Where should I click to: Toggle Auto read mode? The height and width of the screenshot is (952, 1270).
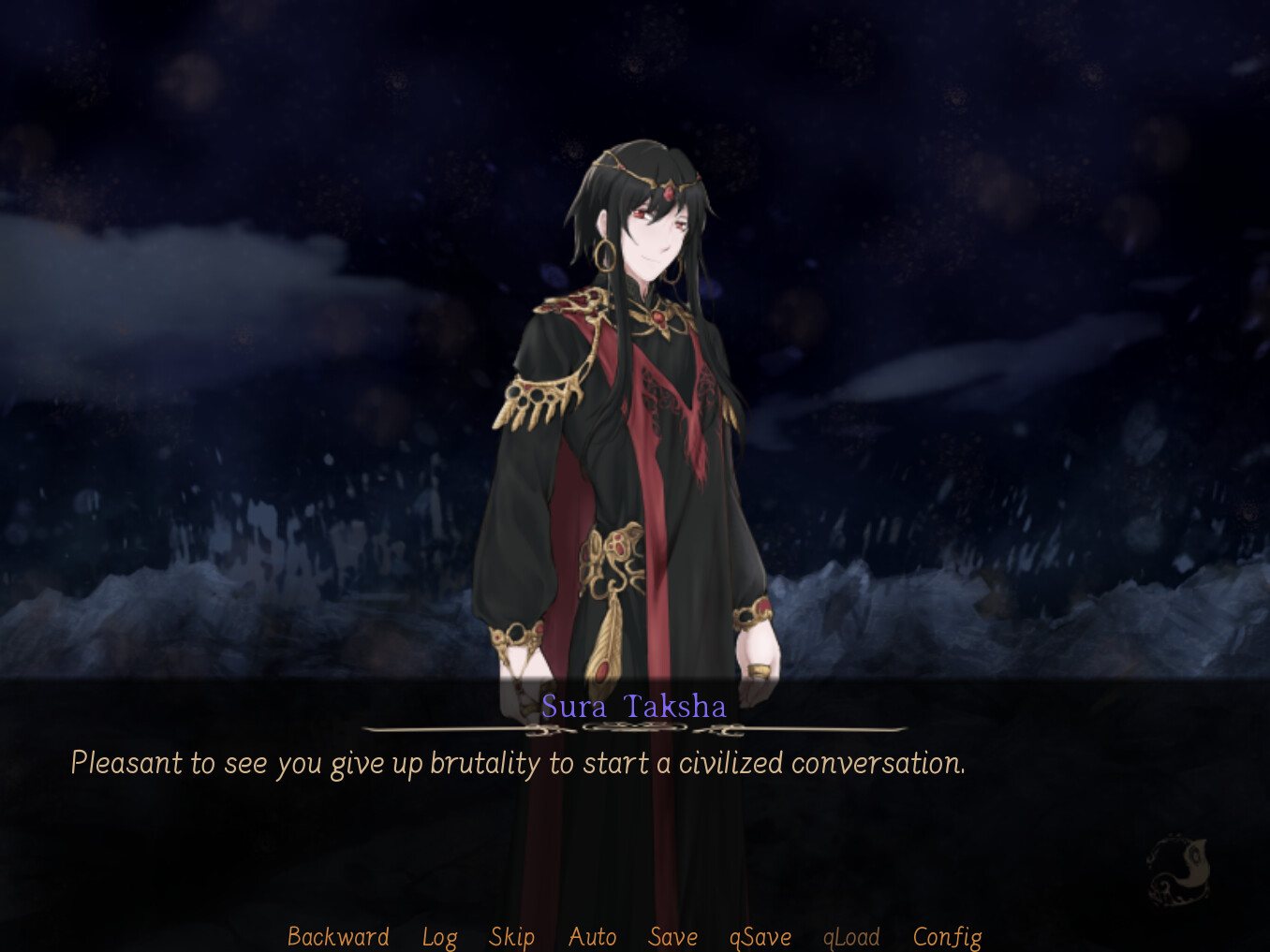(592, 936)
